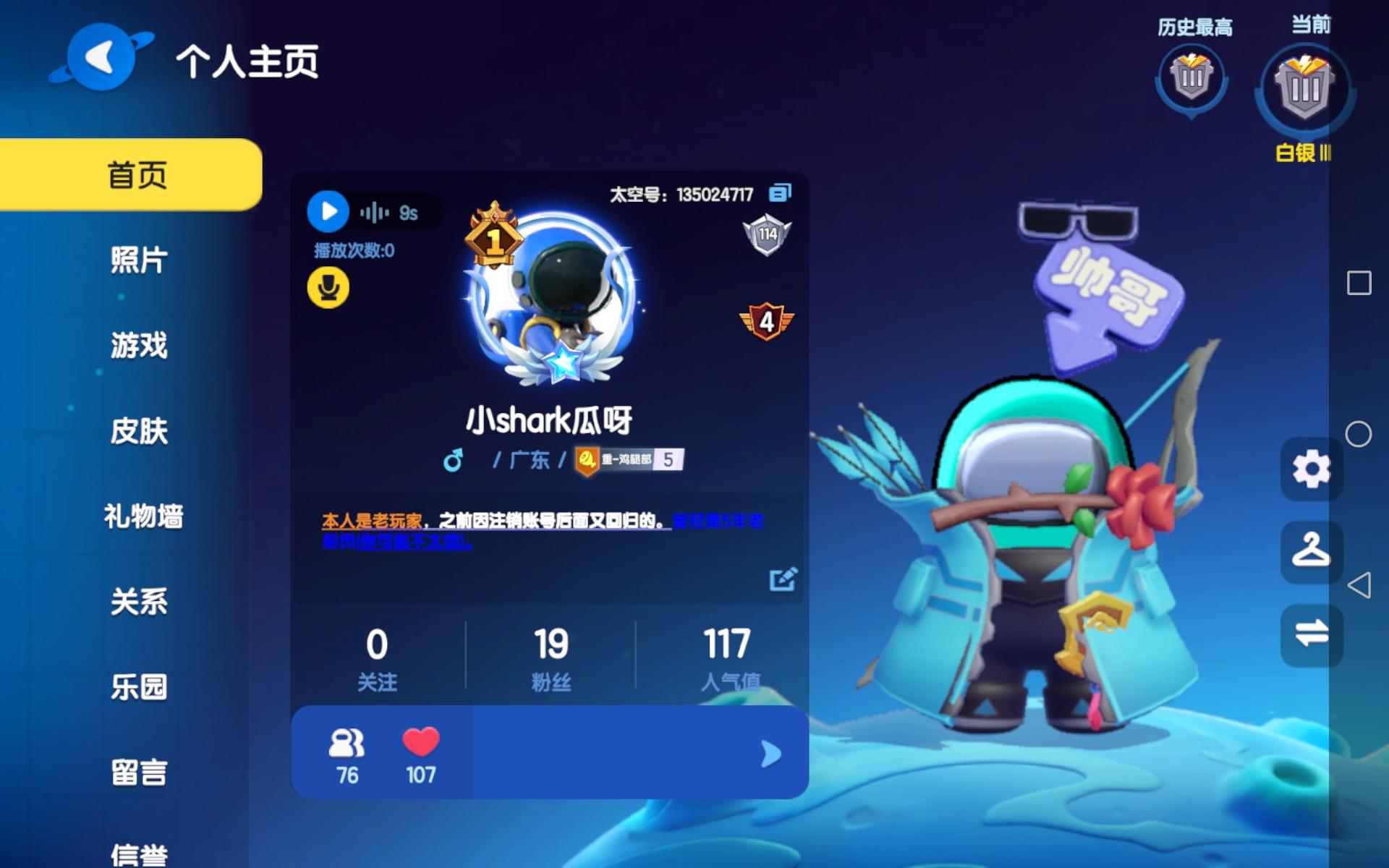The height and width of the screenshot is (868, 1389).
Task: Expand visitor details with the right arrow
Action: pos(770,752)
